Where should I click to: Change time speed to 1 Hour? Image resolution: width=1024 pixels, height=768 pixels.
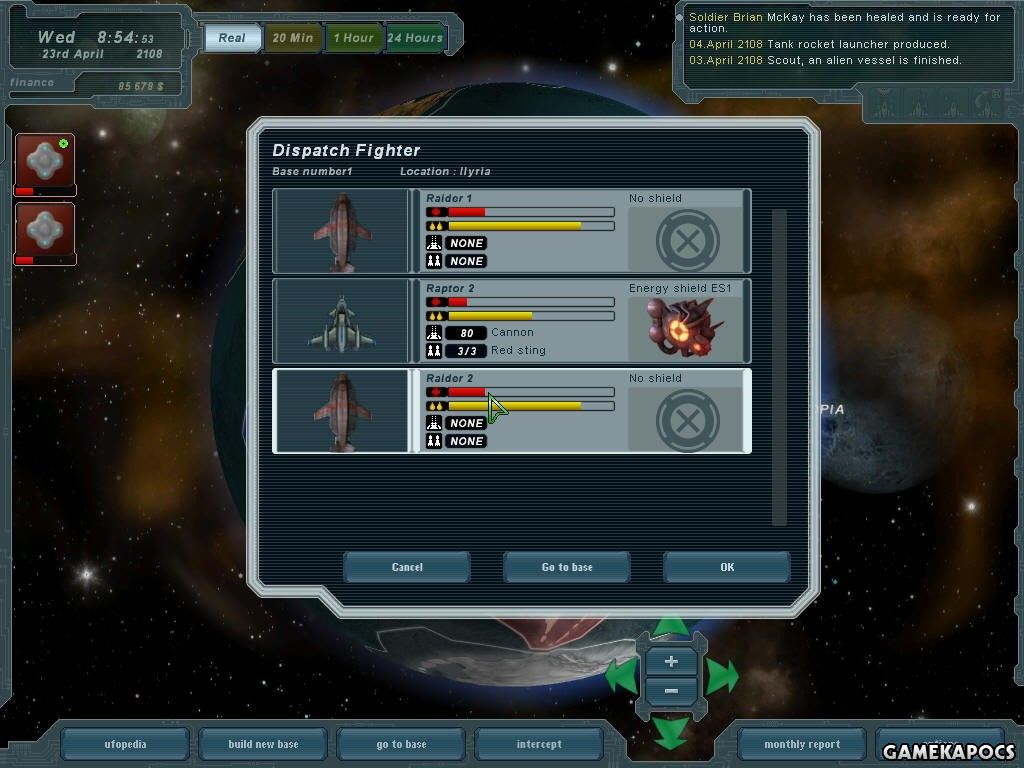coord(353,38)
